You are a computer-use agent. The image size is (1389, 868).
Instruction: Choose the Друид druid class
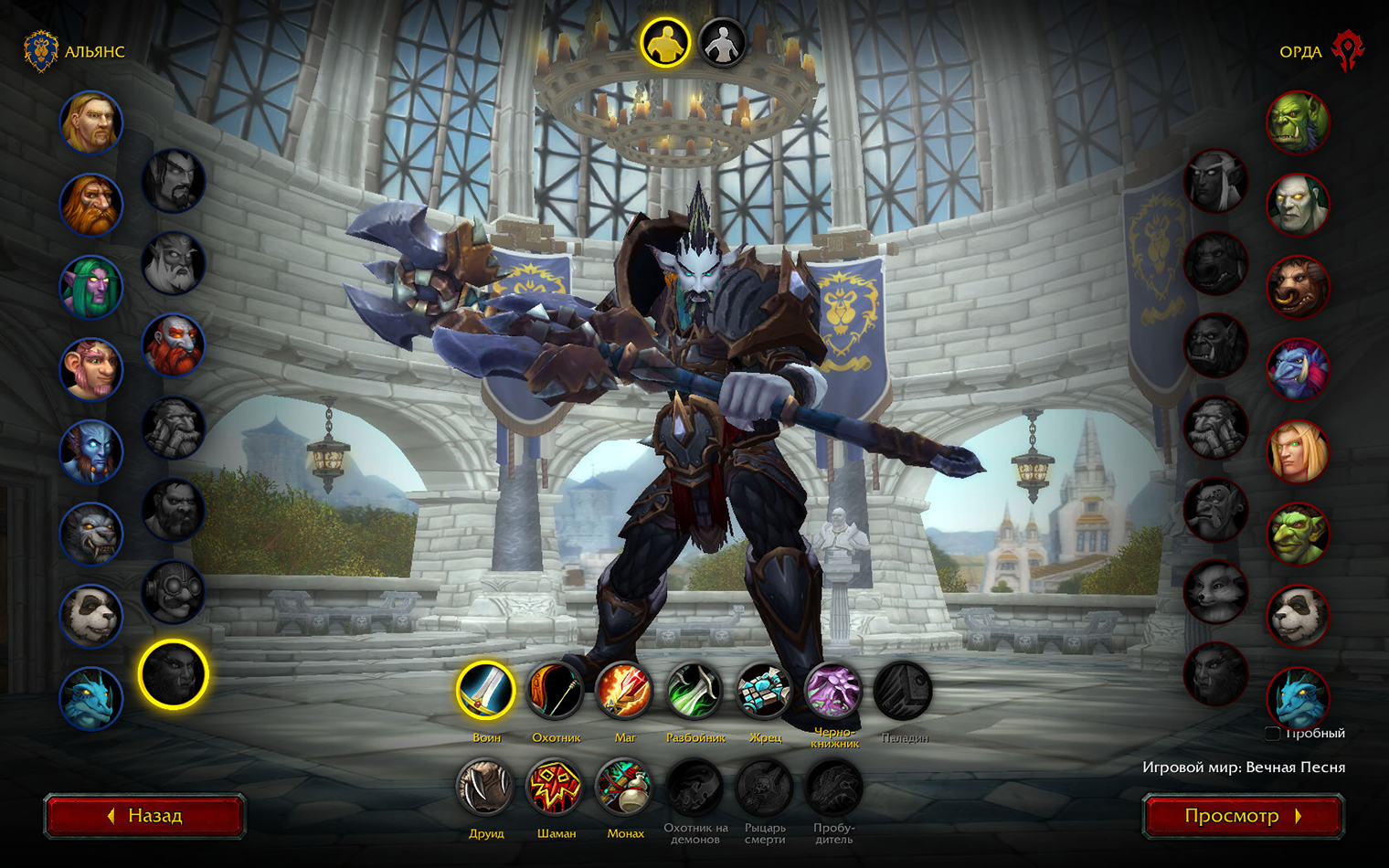point(486,787)
